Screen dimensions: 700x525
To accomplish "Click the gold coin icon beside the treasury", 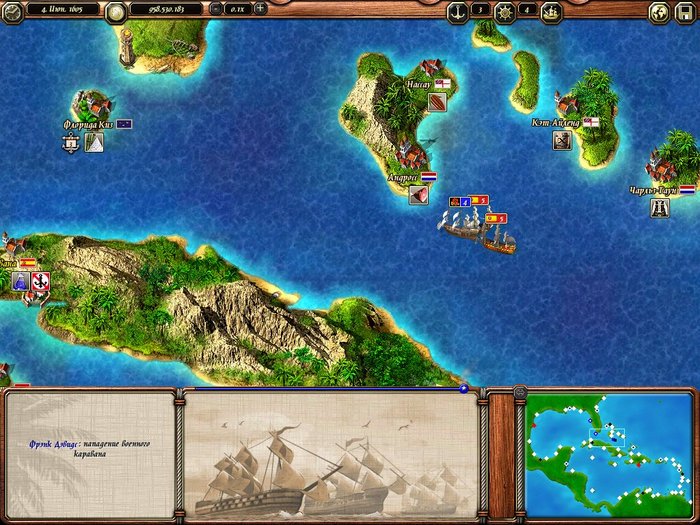I will coord(115,10).
